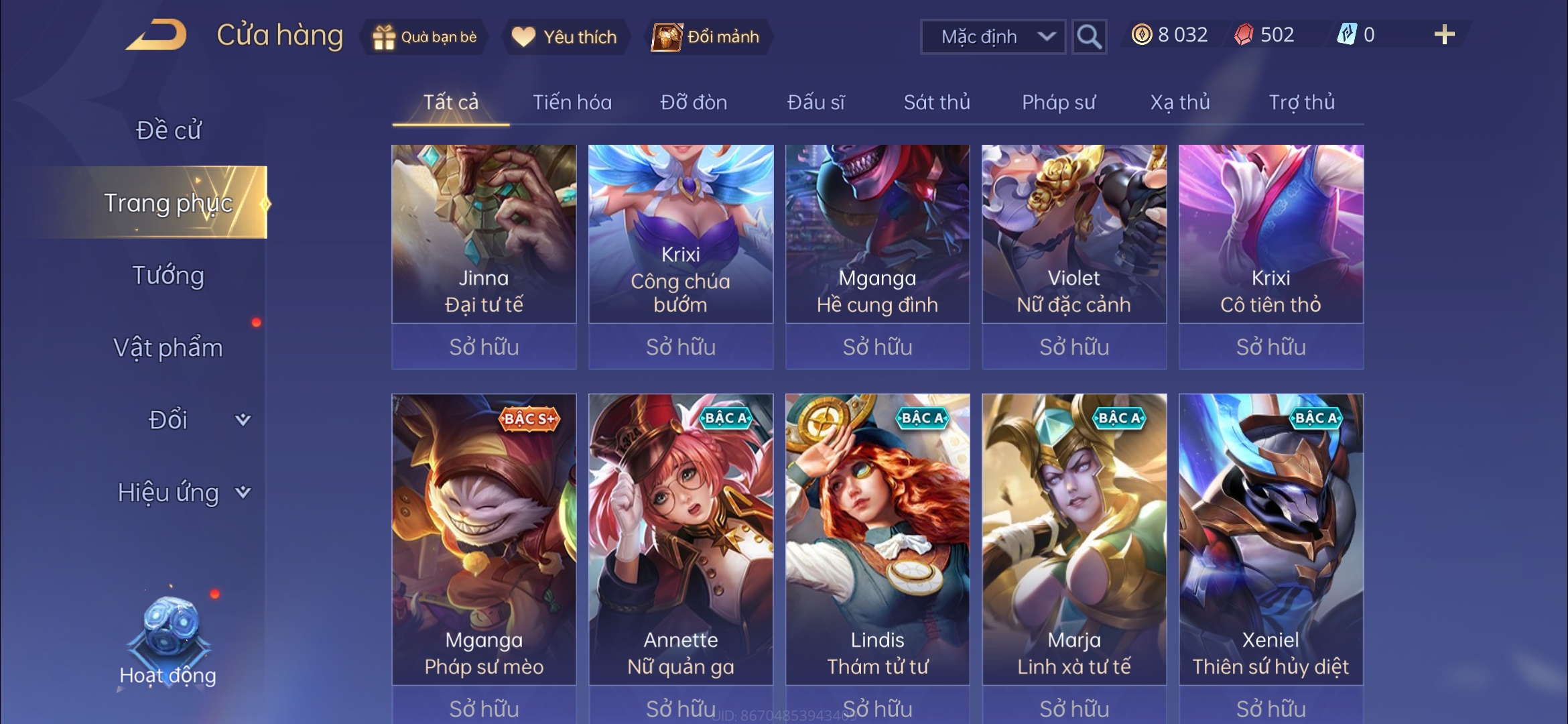Switch to the Tiến hóa tab

[x=572, y=103]
